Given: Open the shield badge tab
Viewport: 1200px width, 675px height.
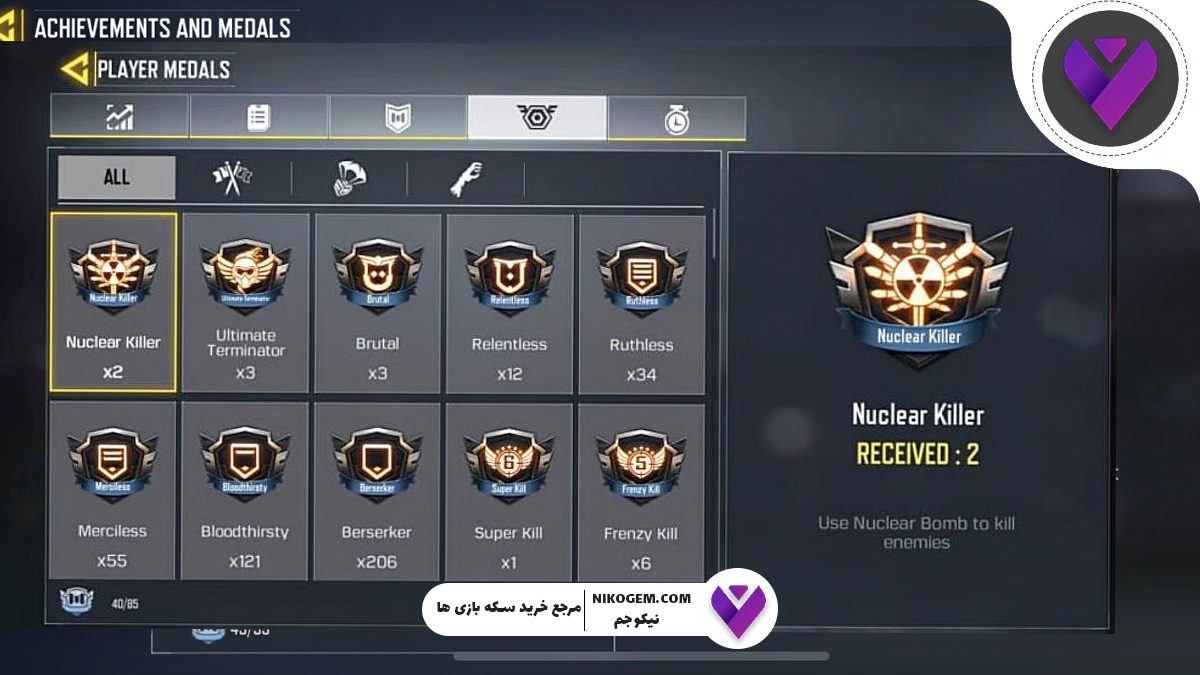Looking at the screenshot, I should coord(398,117).
